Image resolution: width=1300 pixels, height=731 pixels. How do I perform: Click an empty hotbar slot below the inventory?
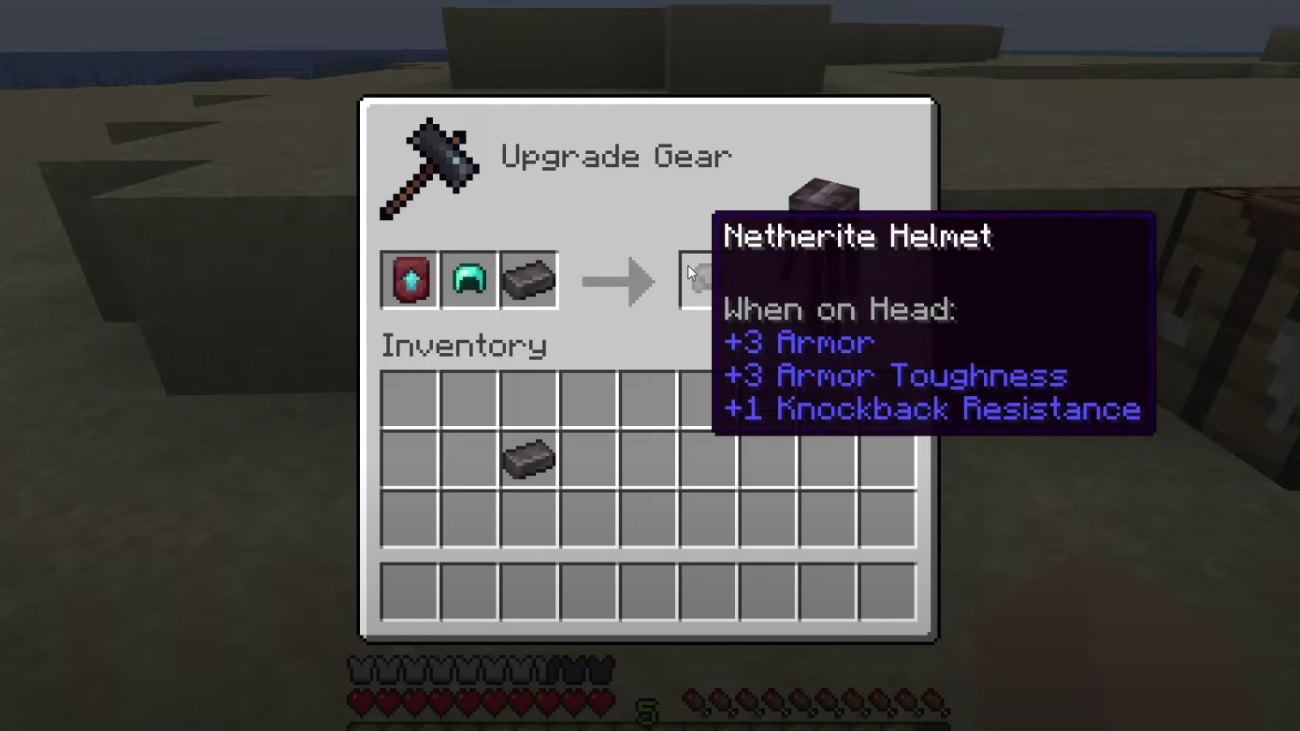[409, 591]
